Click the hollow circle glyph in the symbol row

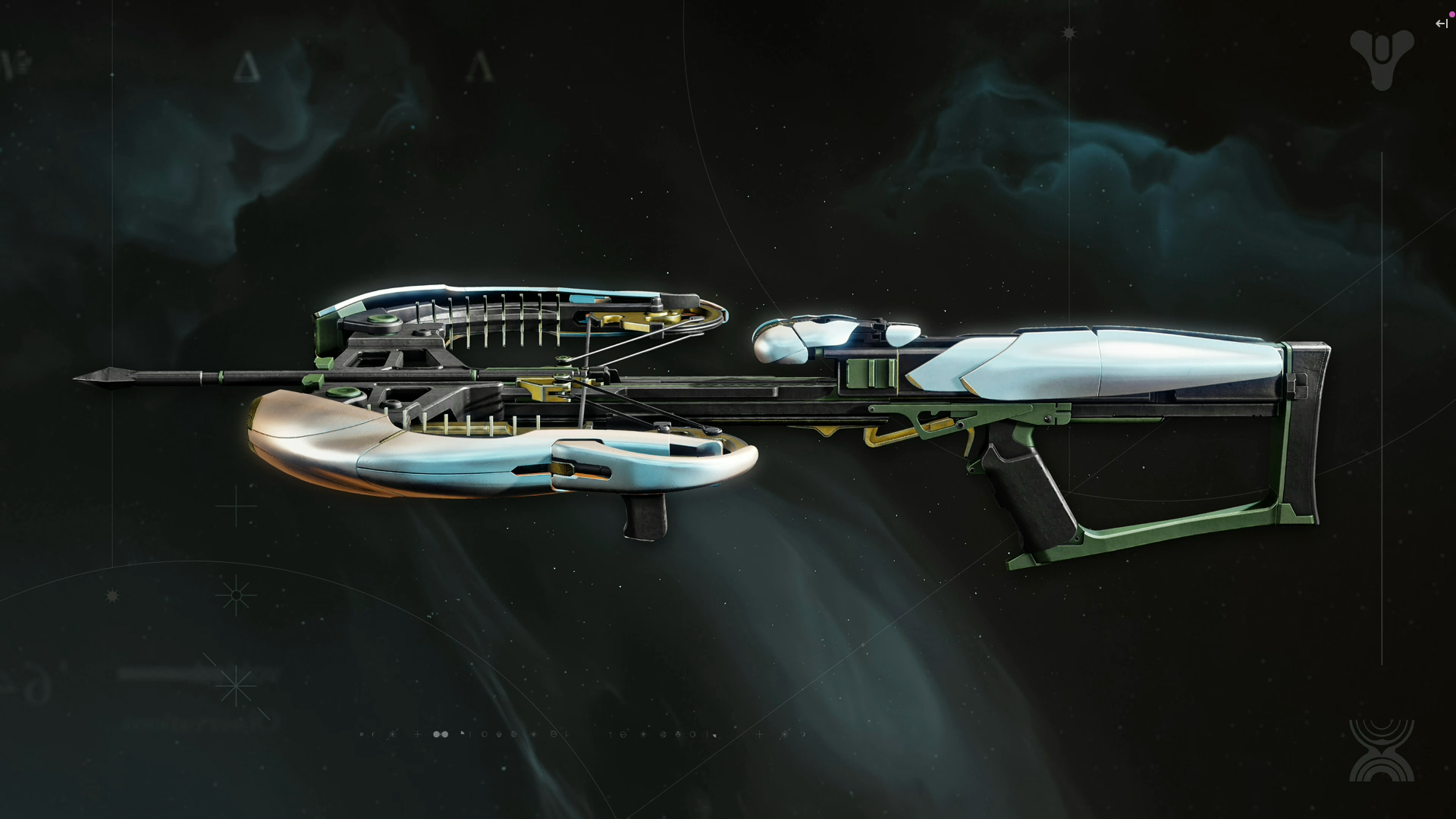click(x=485, y=734)
